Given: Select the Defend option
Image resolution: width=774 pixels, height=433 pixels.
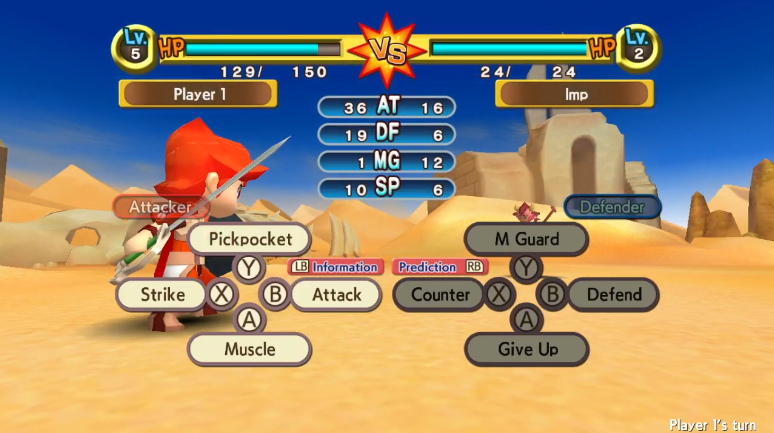Looking at the screenshot, I should 613,295.
